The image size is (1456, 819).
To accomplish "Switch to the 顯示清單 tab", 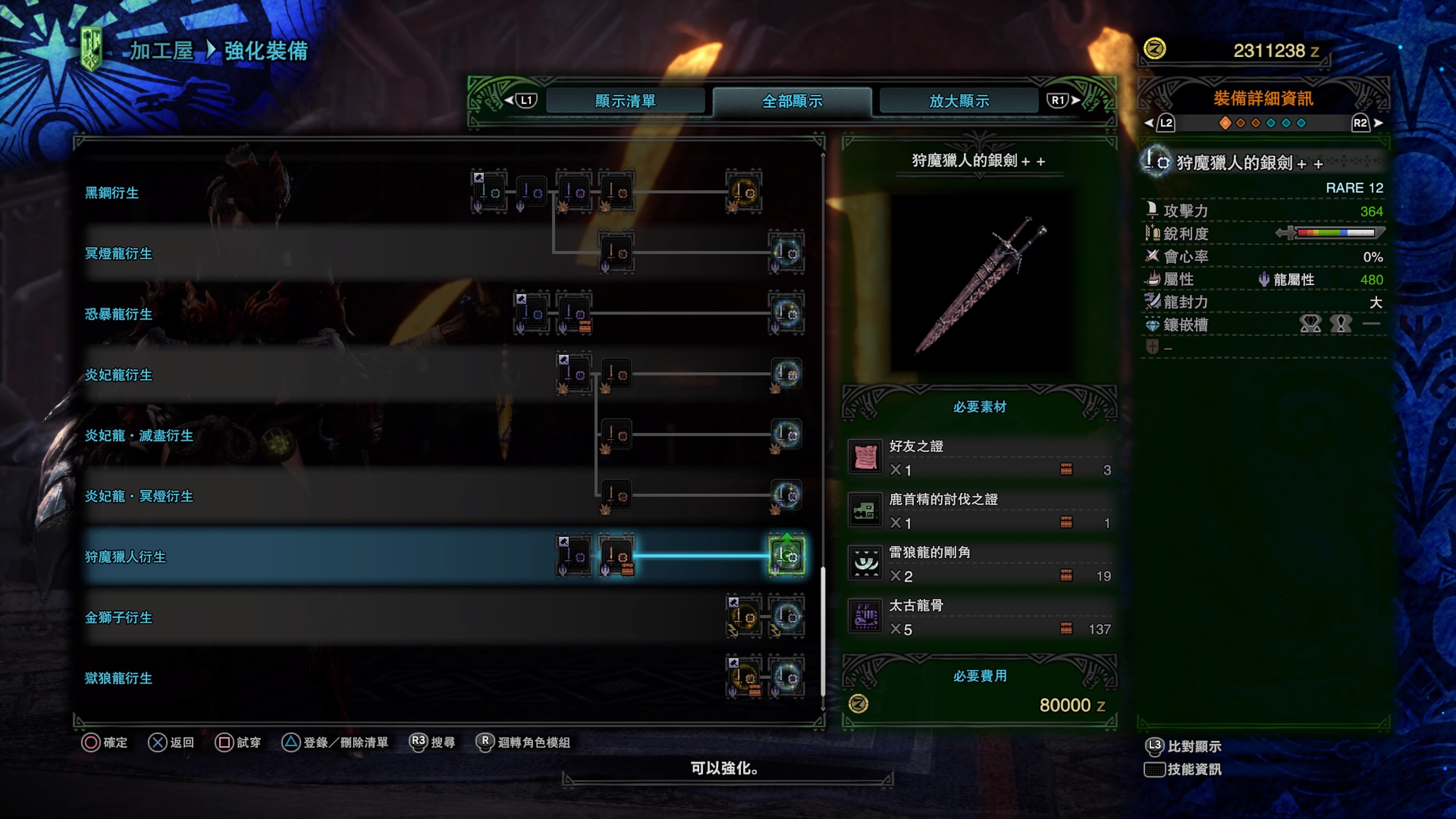I will pos(624,101).
